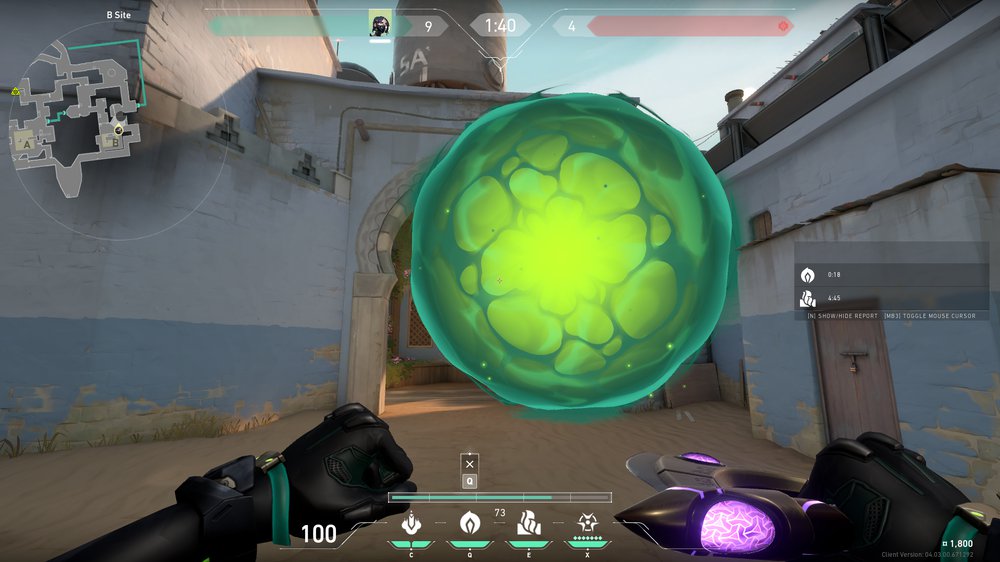The image size is (1000, 562).
Task: Select the B site marker on minimap
Action: 116,143
